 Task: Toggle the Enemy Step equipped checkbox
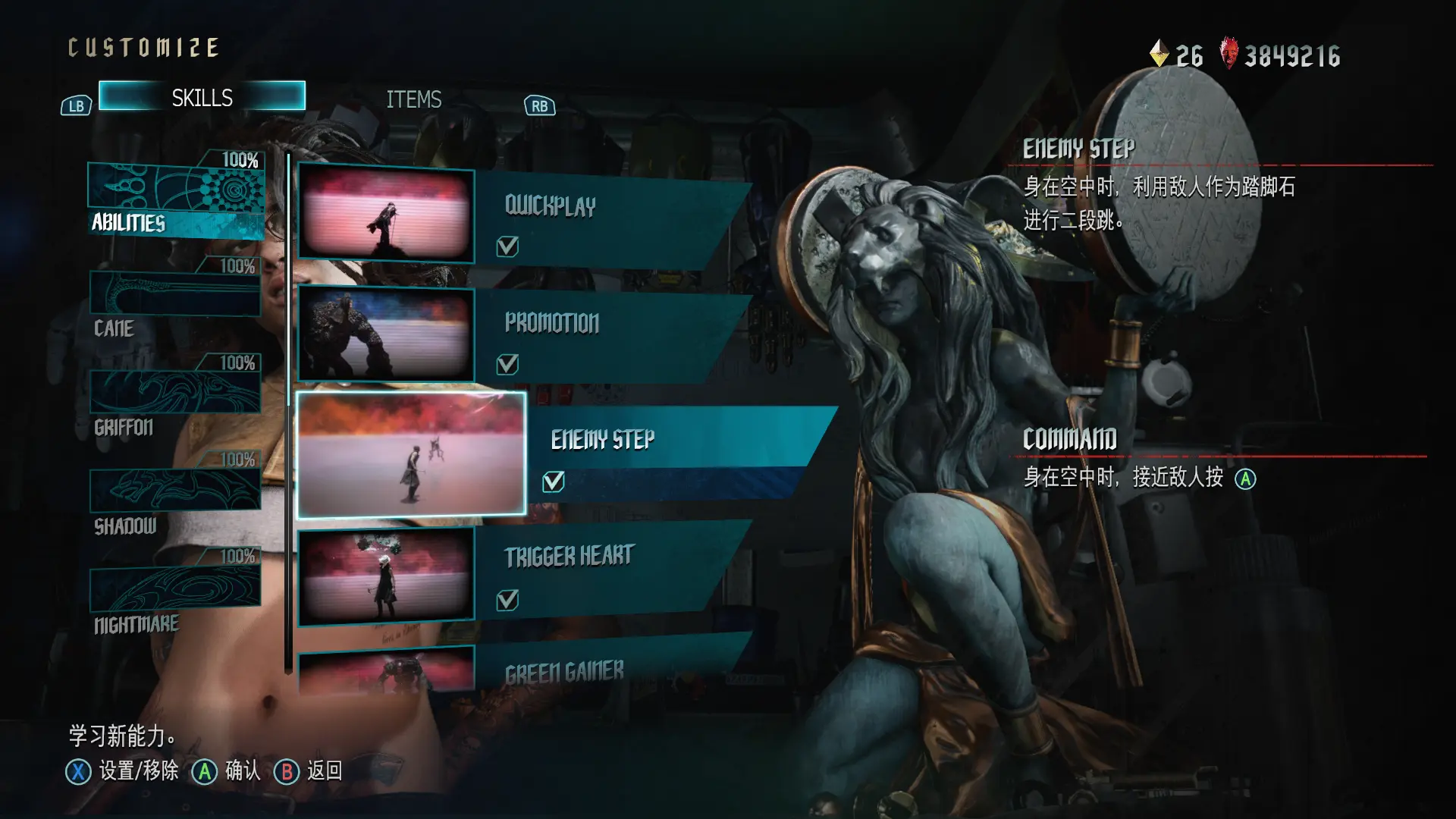coord(554,482)
